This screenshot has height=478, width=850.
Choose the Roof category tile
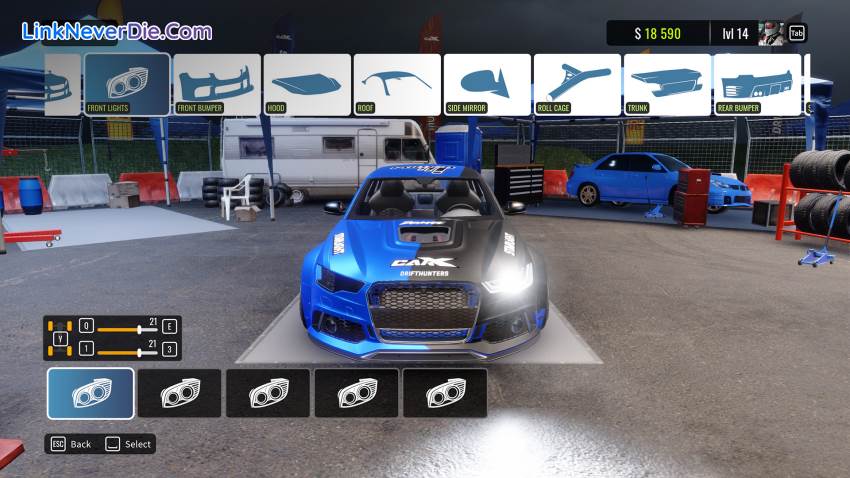click(x=397, y=84)
